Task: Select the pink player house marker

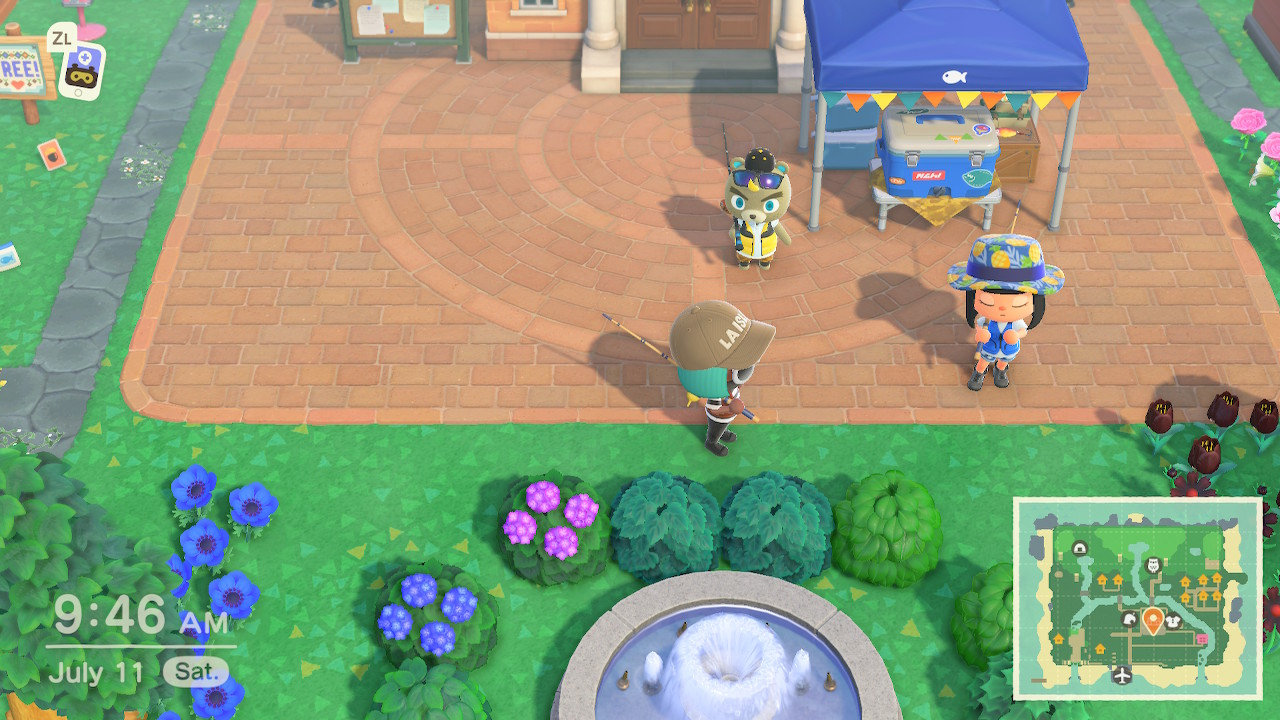Action: tap(1201, 638)
